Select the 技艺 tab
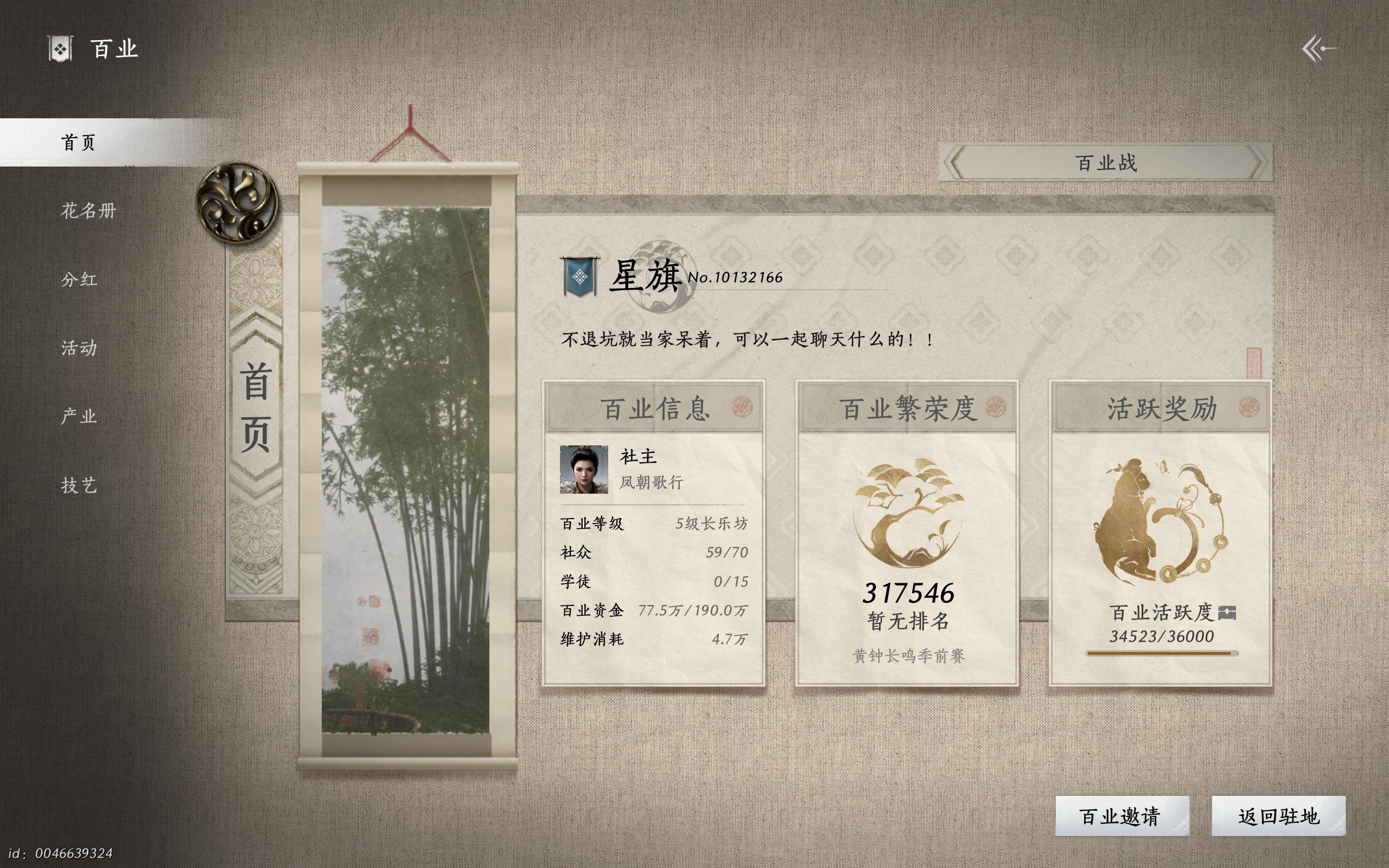 [x=80, y=486]
